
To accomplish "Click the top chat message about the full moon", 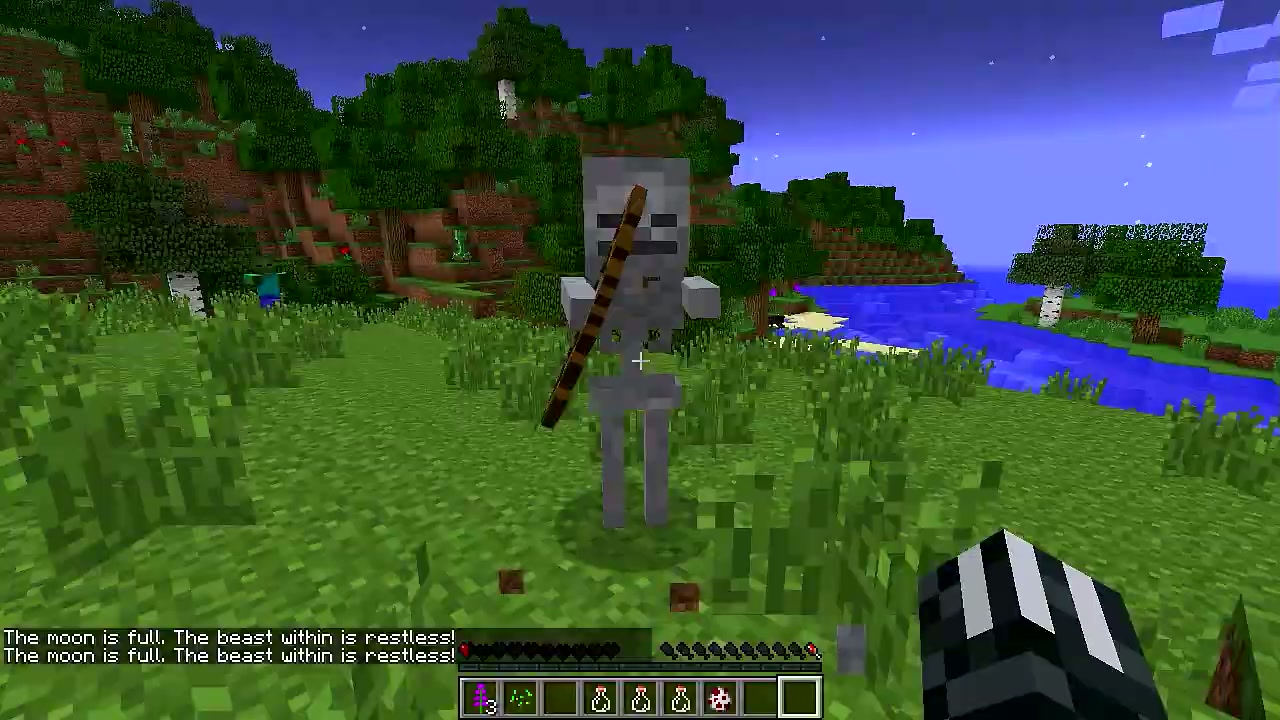I will coord(228,637).
